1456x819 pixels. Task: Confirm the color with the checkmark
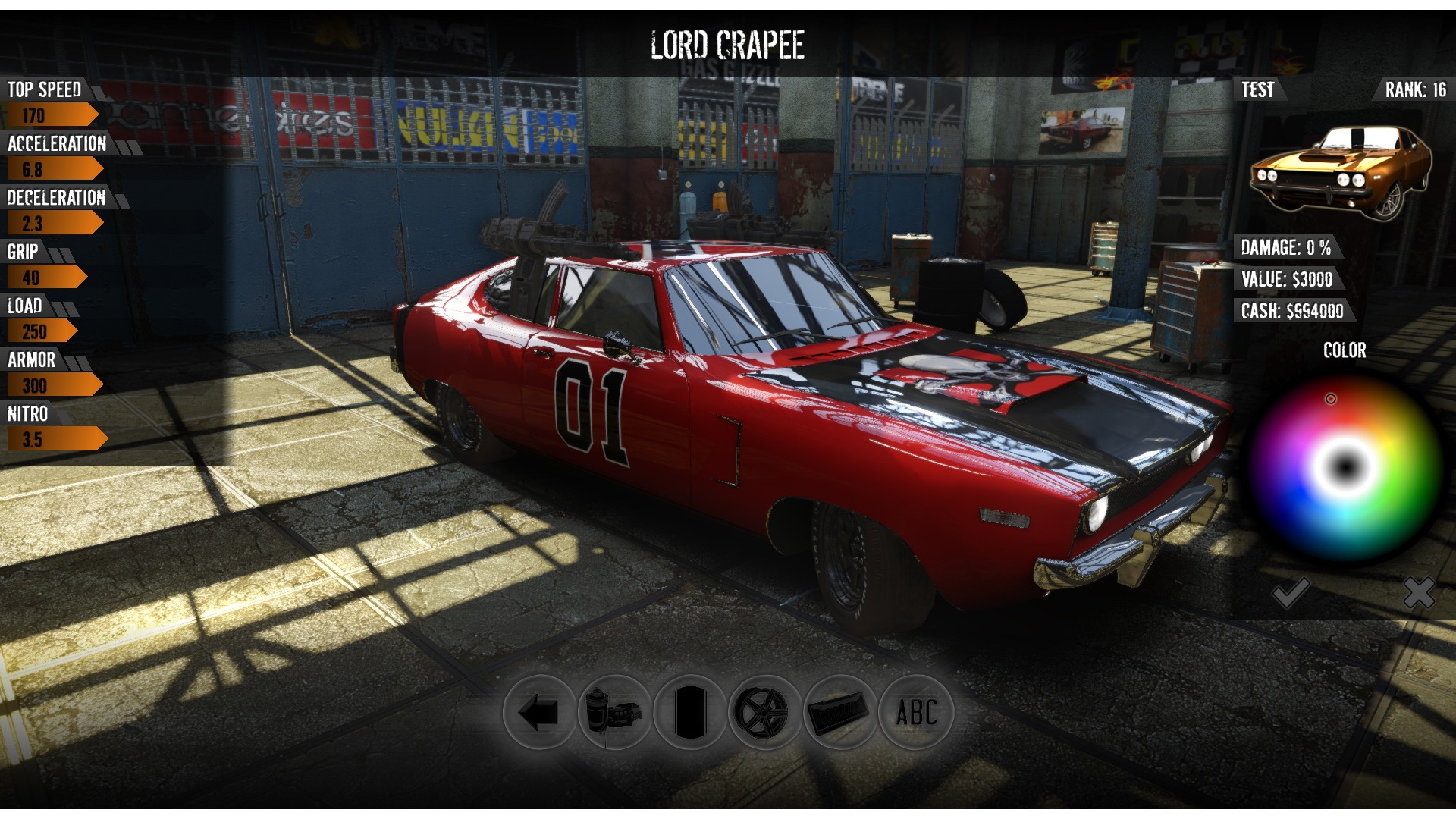pyautogui.click(x=1291, y=593)
